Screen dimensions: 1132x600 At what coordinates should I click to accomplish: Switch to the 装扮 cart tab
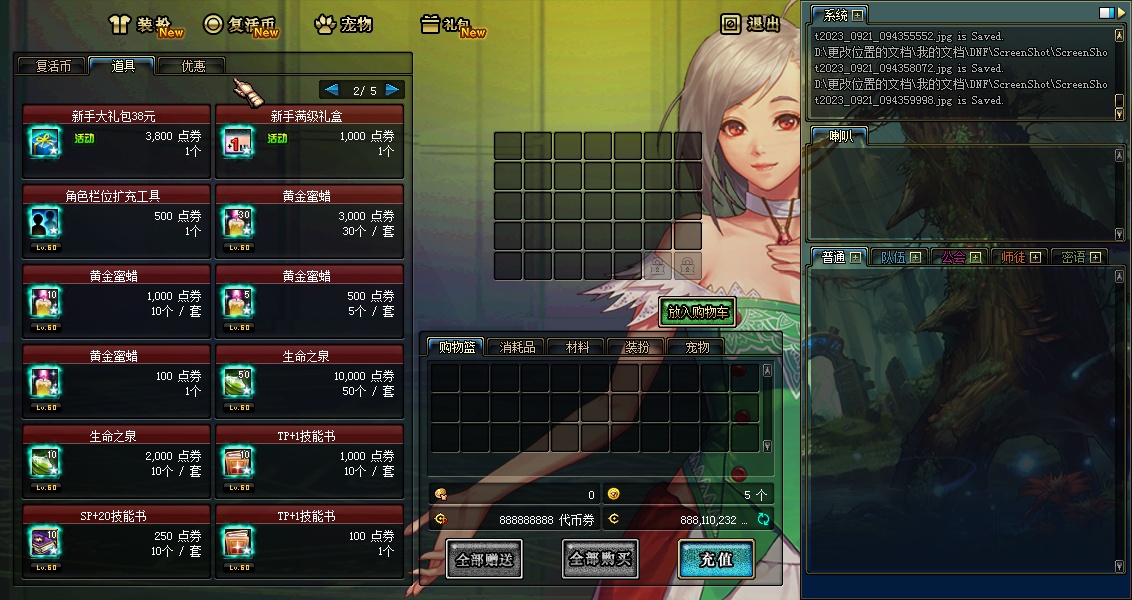637,347
